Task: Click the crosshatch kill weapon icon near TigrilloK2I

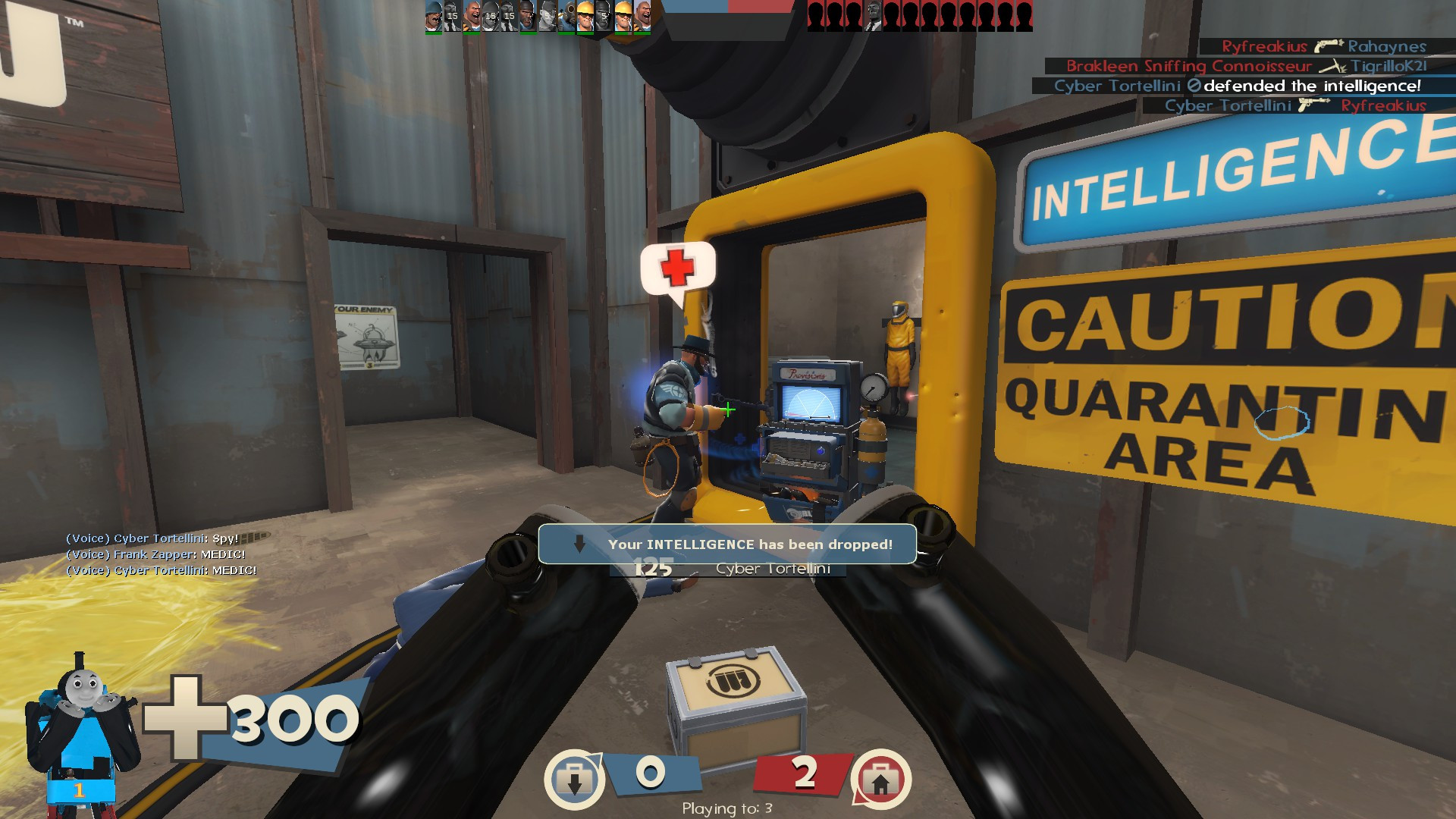Action: 1333,67
